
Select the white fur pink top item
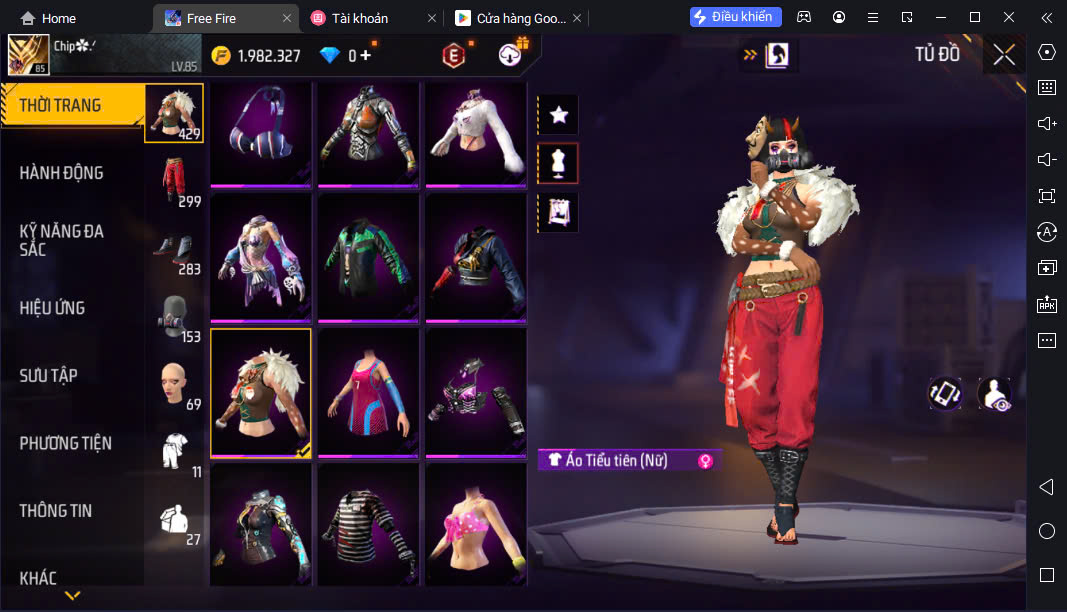point(475,134)
